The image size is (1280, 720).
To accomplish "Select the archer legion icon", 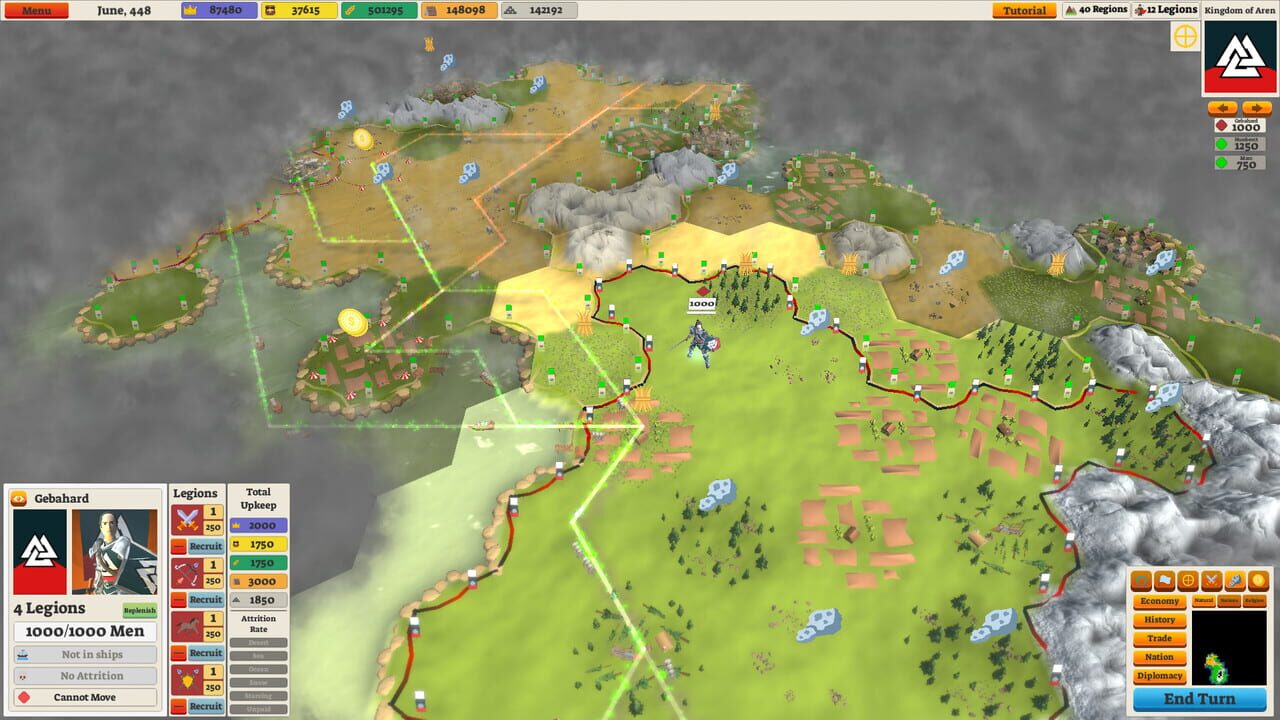I will [x=186, y=570].
